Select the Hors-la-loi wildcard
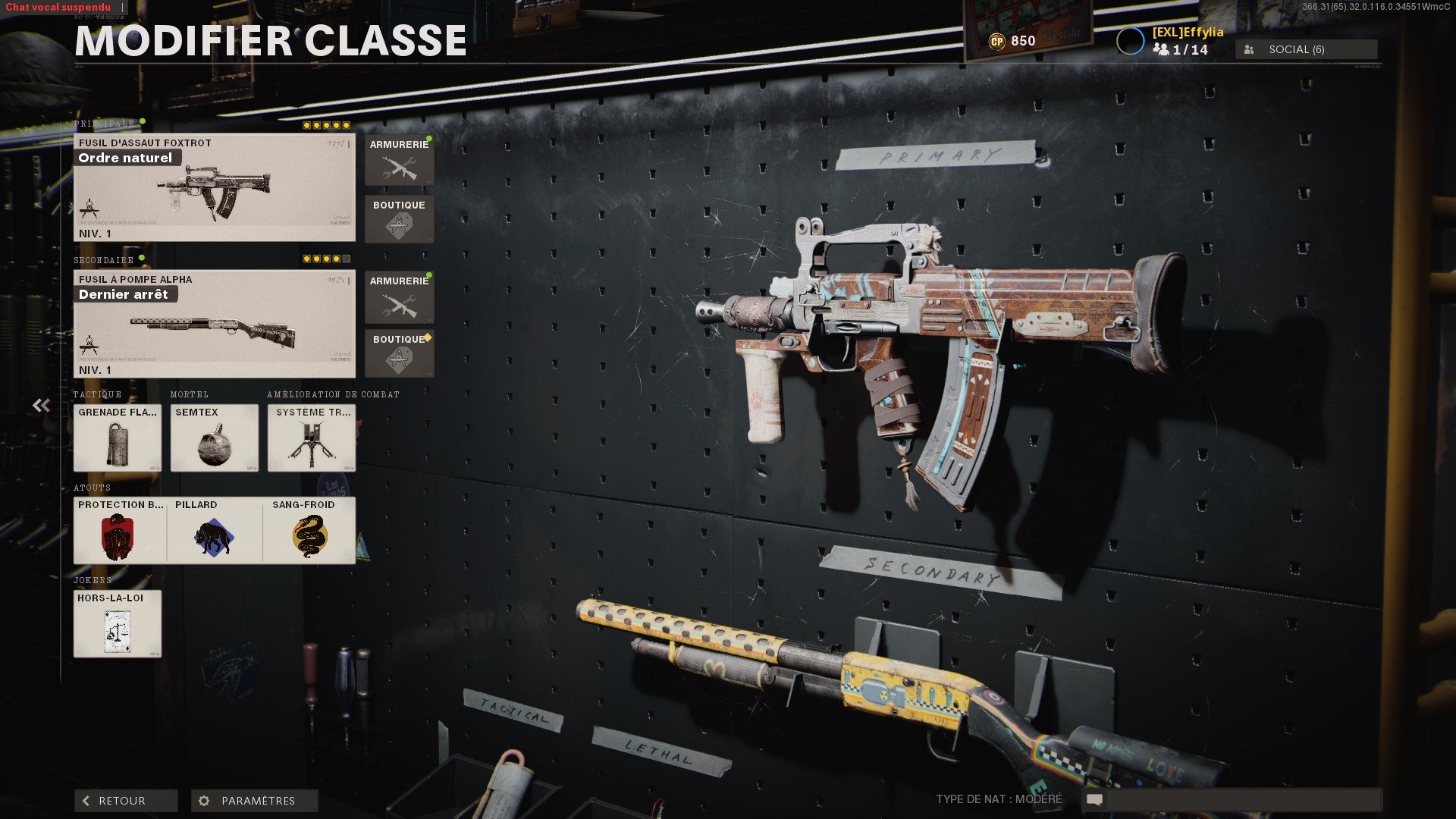This screenshot has height=819, width=1456. pos(117,623)
